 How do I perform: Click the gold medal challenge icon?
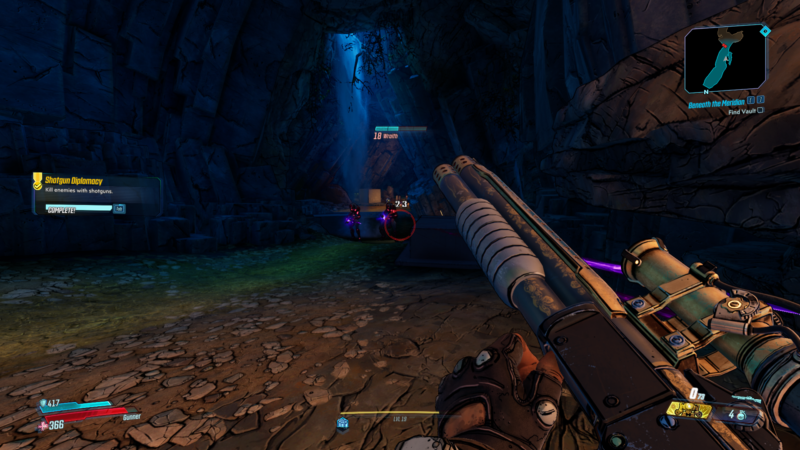click(38, 181)
